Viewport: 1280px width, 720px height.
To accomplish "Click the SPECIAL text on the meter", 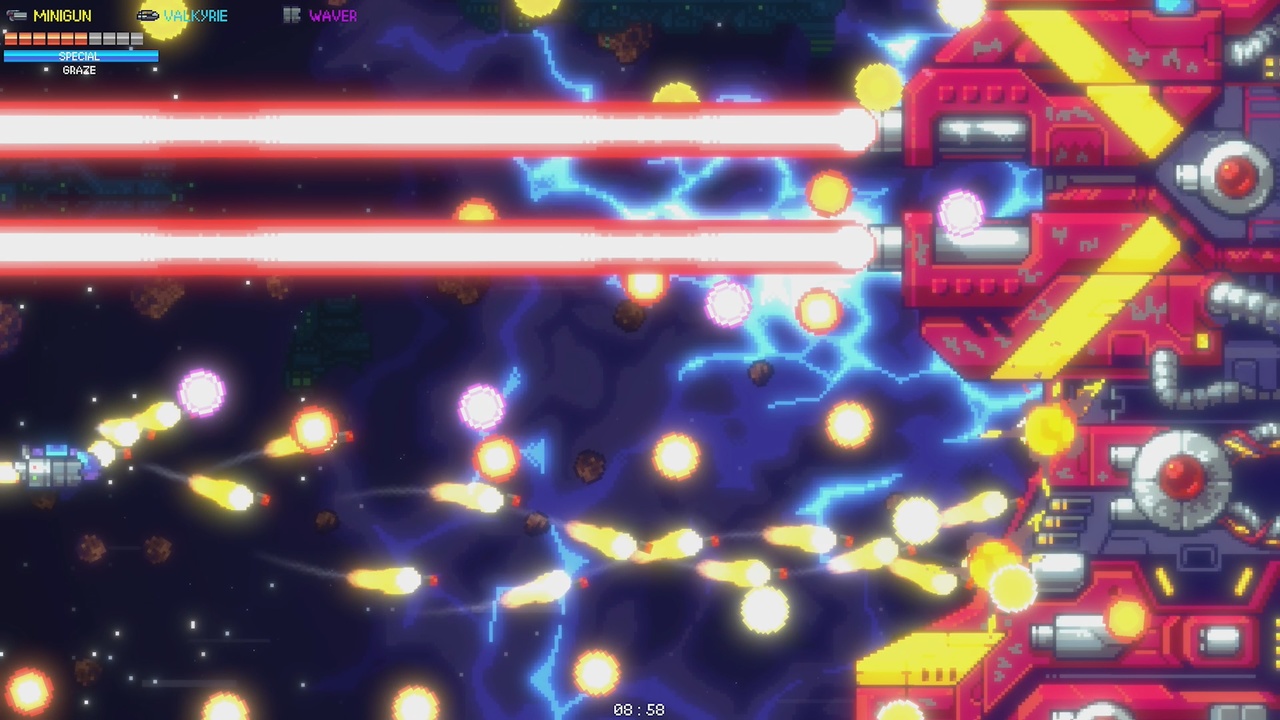I will (x=80, y=57).
